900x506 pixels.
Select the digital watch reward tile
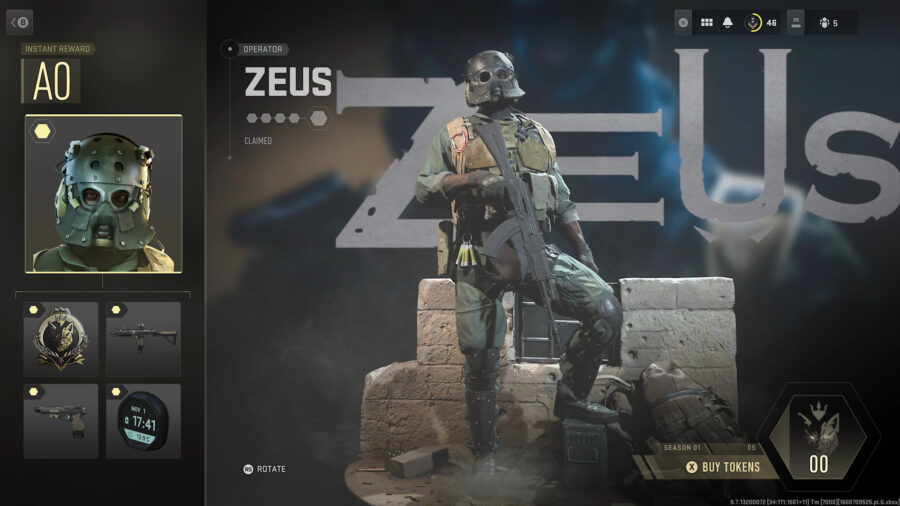(143, 421)
